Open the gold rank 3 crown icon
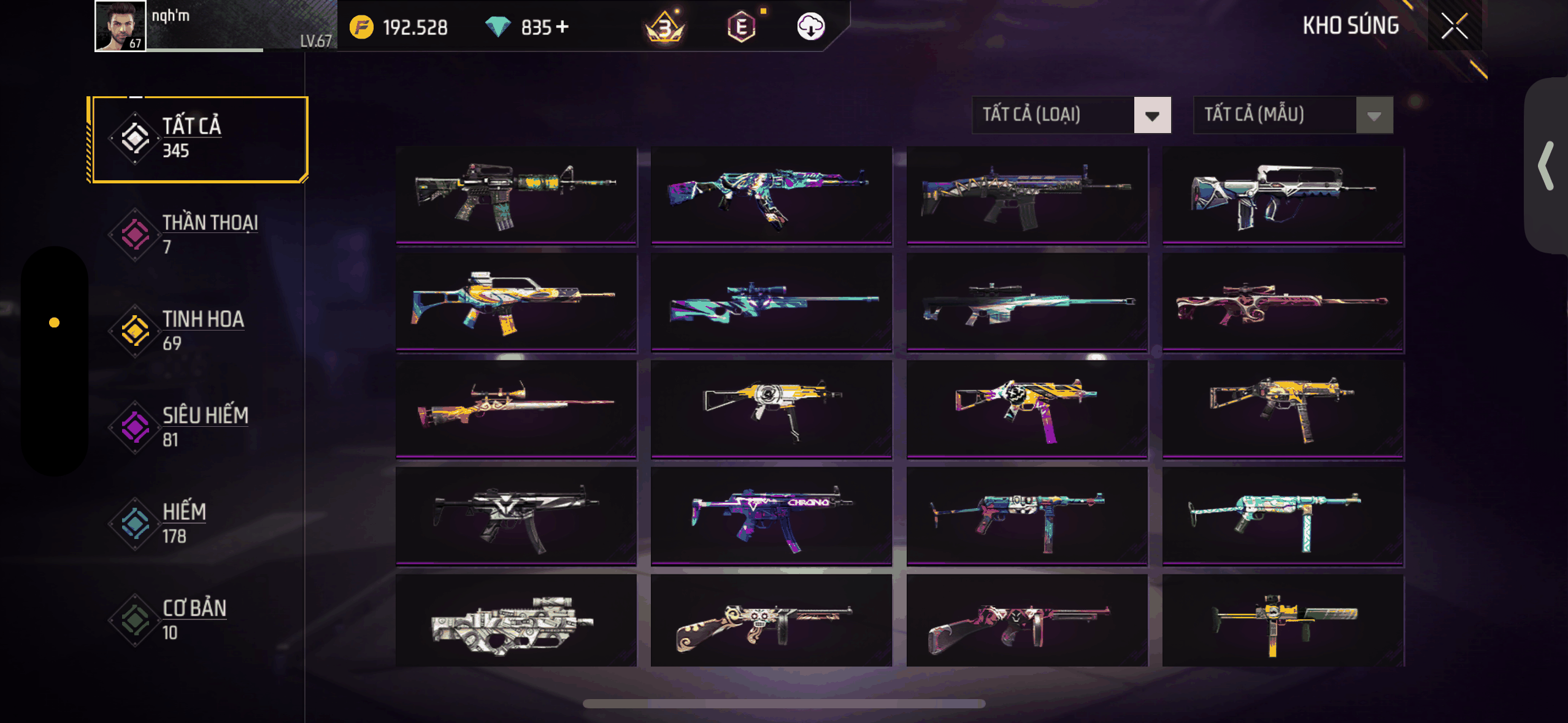Image resolution: width=1568 pixels, height=723 pixels. 665,26
